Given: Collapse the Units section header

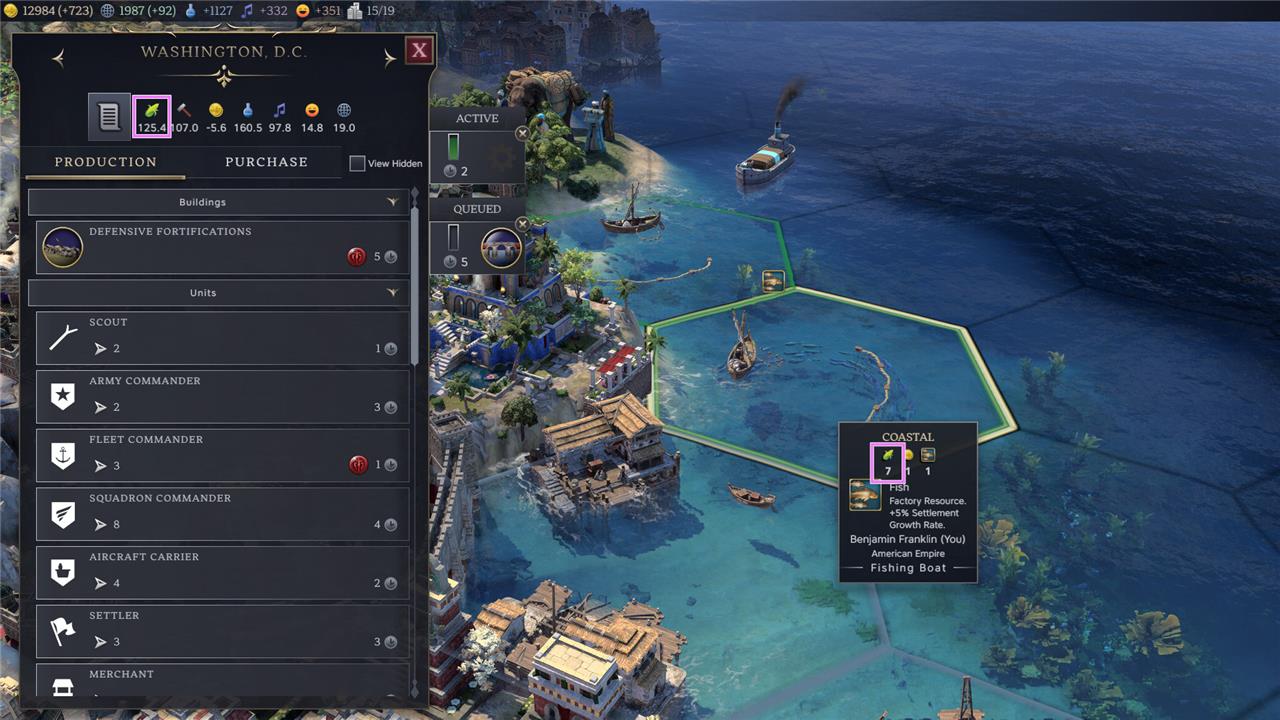Looking at the screenshot, I should click(218, 293).
